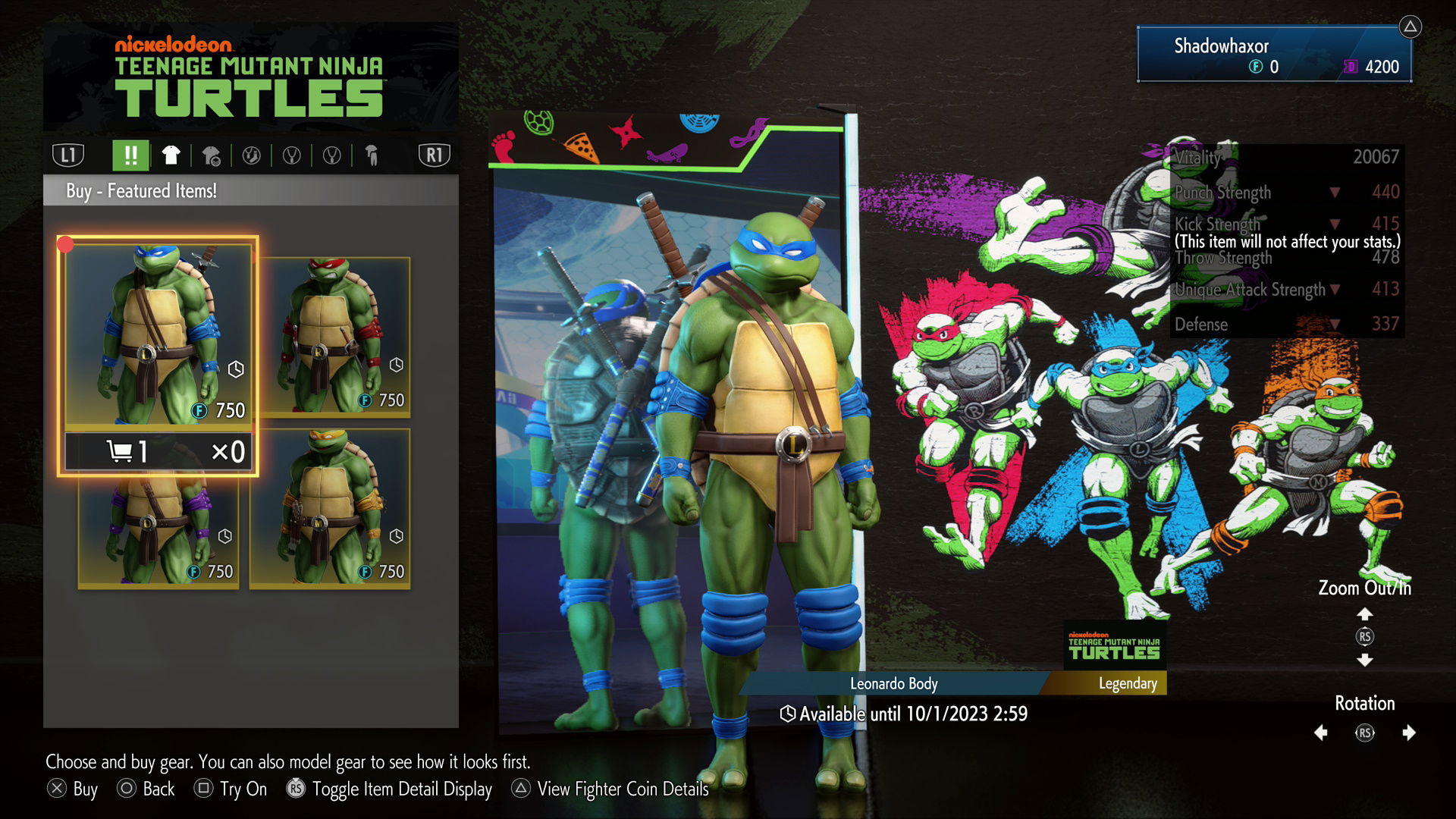Open the Featured Items double-exclamation tab
Screen dimensions: 1456x819
(130, 155)
